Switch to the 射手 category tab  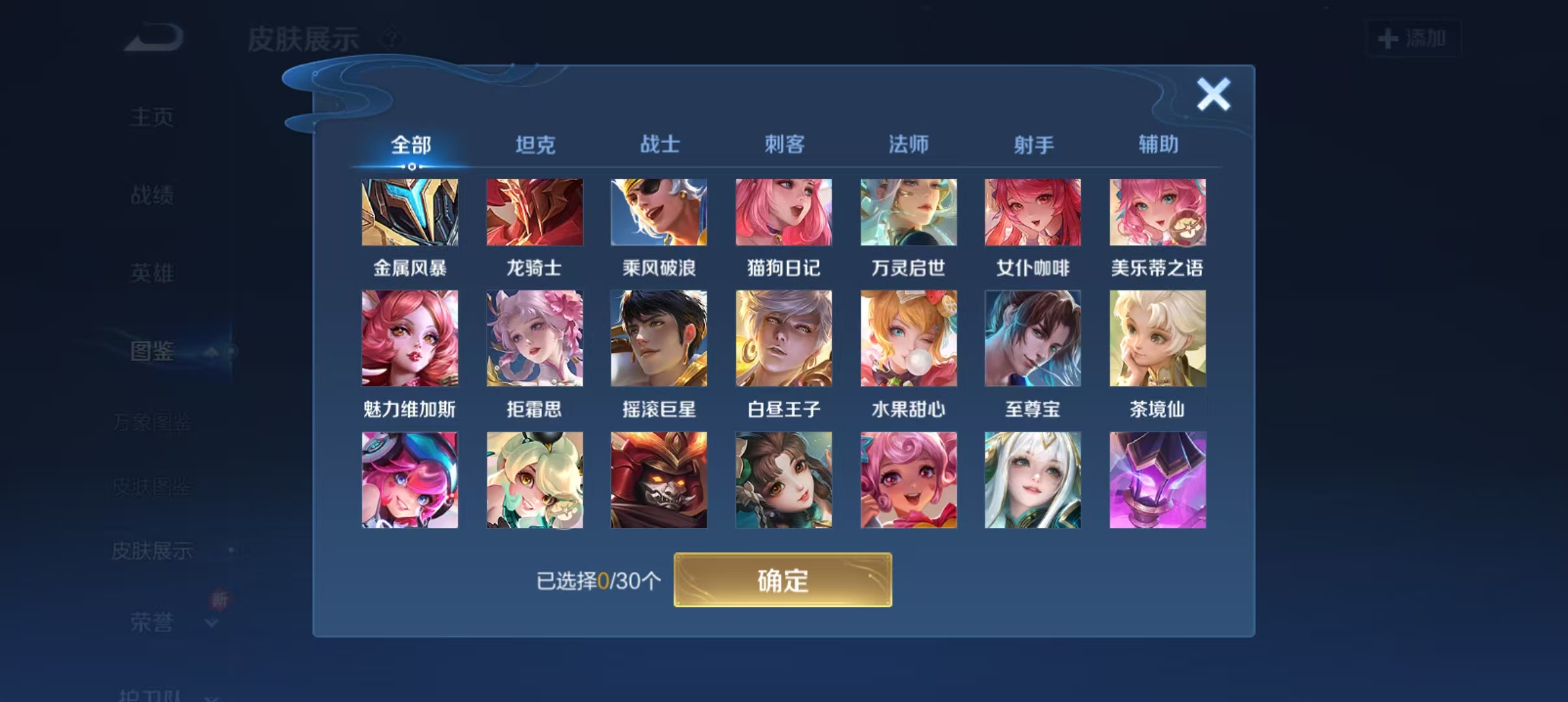[x=1033, y=145]
